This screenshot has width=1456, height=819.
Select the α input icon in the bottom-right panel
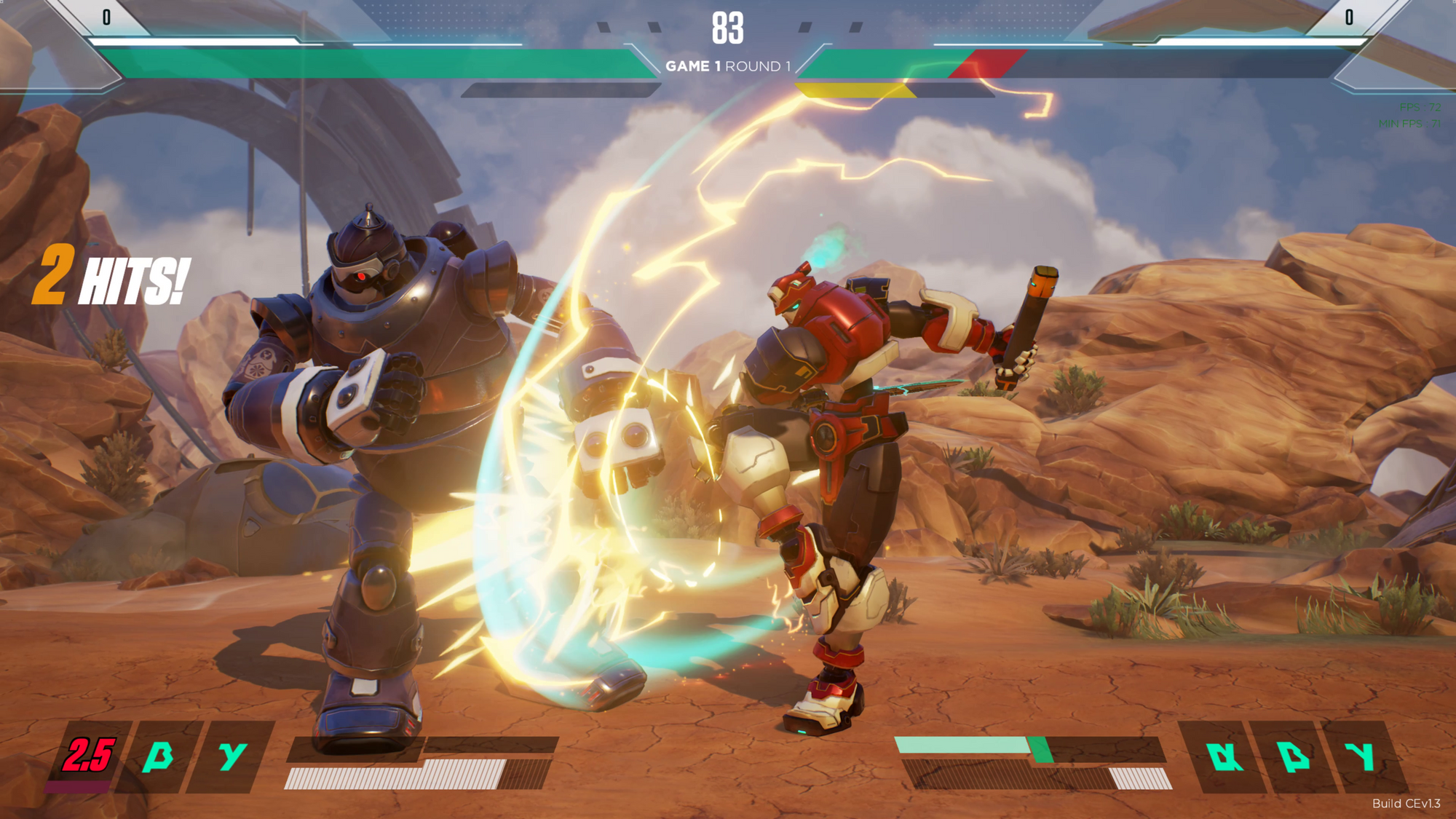click(1224, 756)
